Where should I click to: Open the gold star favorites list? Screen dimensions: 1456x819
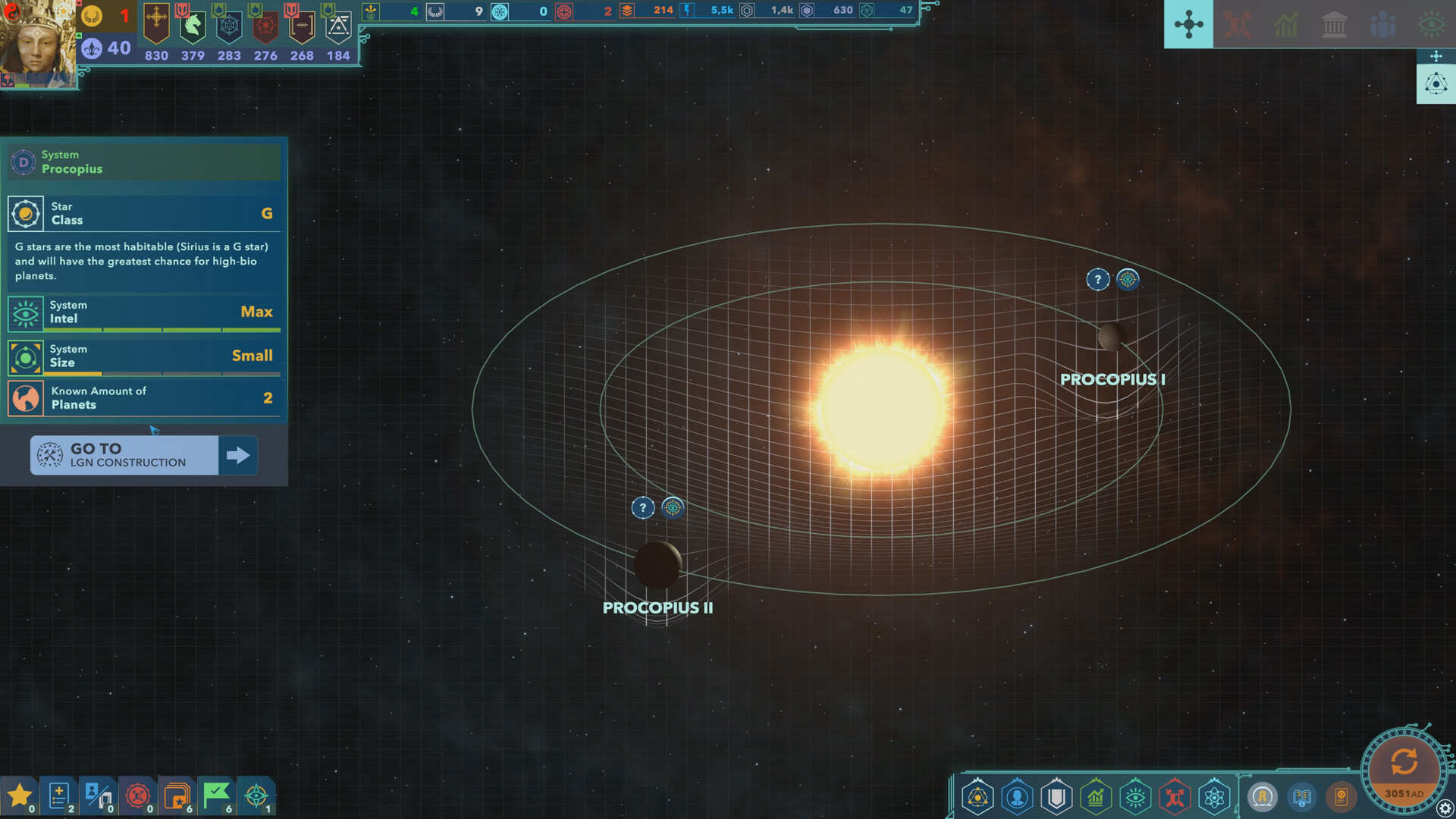pos(20,796)
